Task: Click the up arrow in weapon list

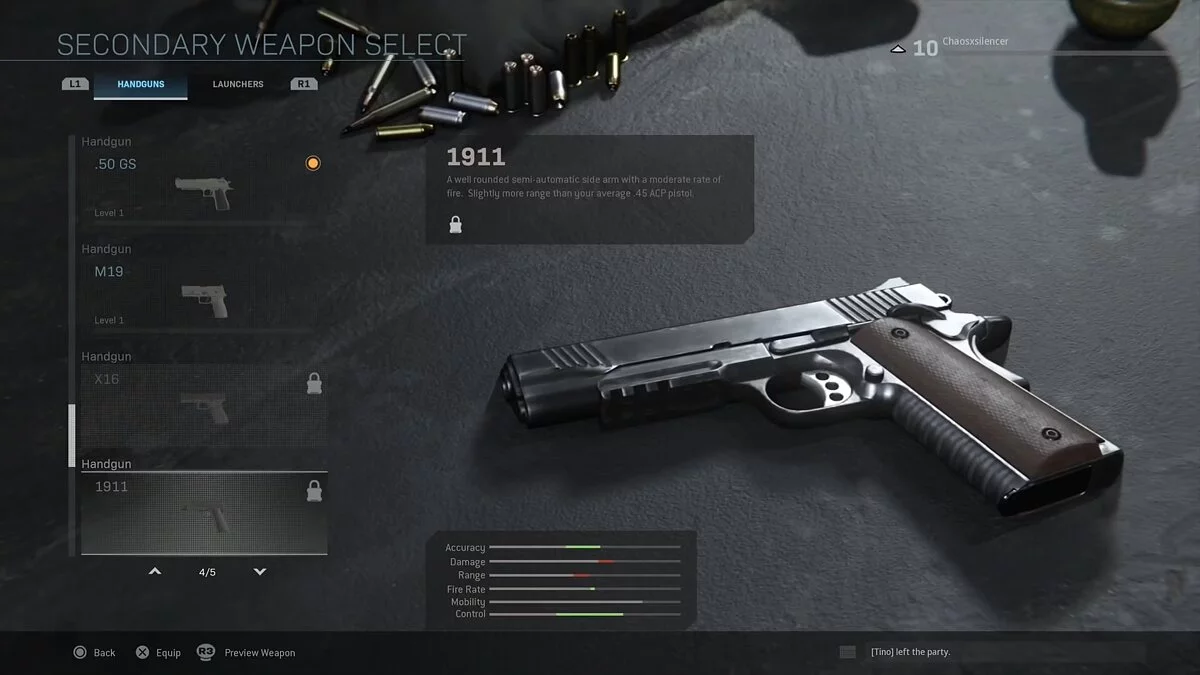Action: click(155, 572)
